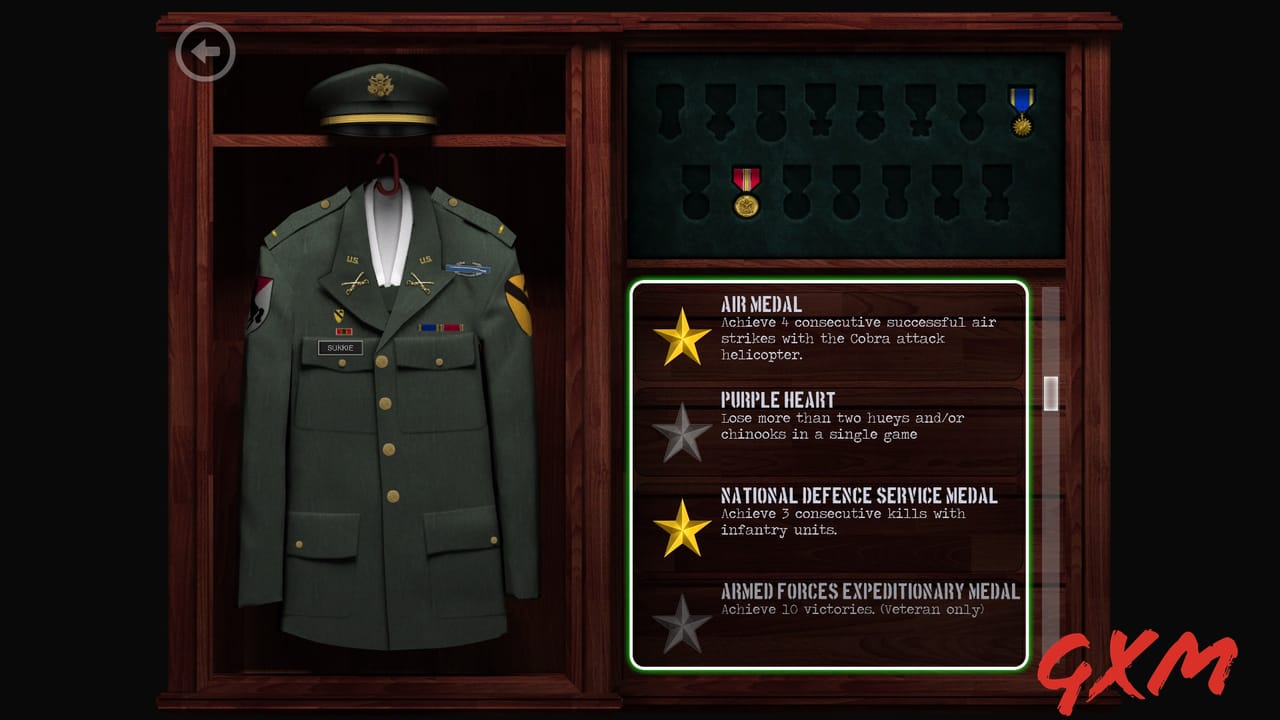Screen dimensions: 1280x720
Task: Click the SUKKIE name tag on the uniform
Action: click(x=340, y=348)
